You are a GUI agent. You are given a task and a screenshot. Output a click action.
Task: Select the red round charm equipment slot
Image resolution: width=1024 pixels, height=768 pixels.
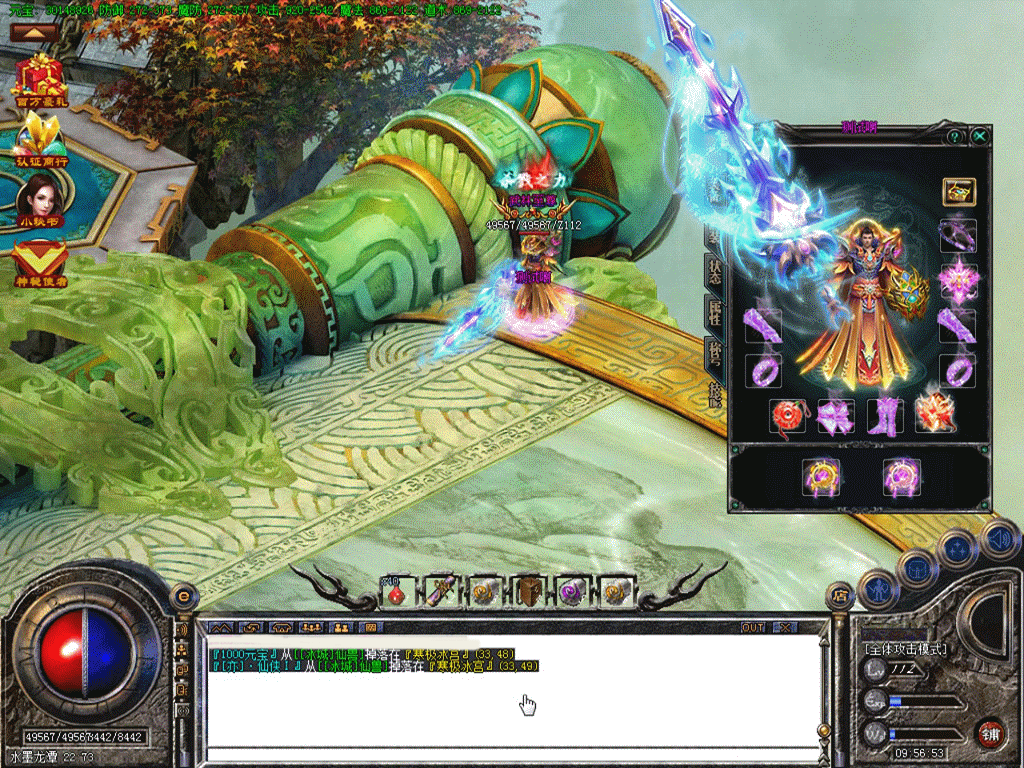tap(787, 415)
